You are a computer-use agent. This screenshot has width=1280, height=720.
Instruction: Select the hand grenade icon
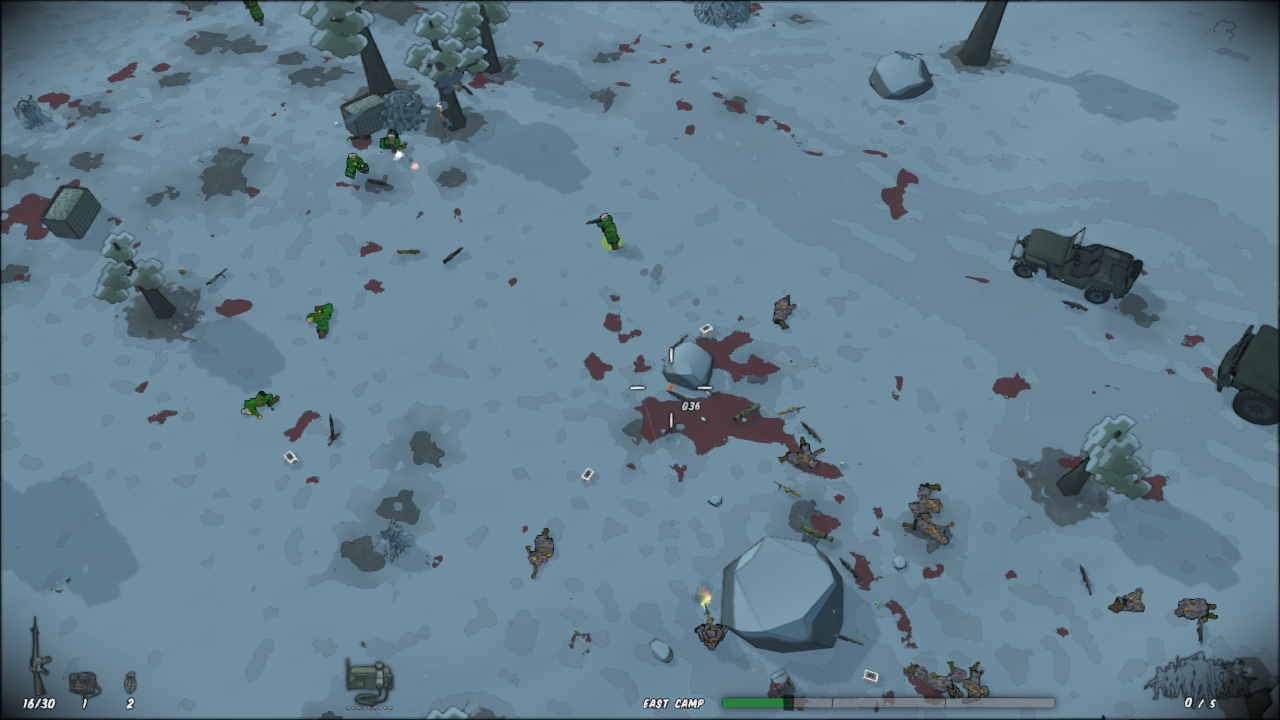[x=130, y=682]
